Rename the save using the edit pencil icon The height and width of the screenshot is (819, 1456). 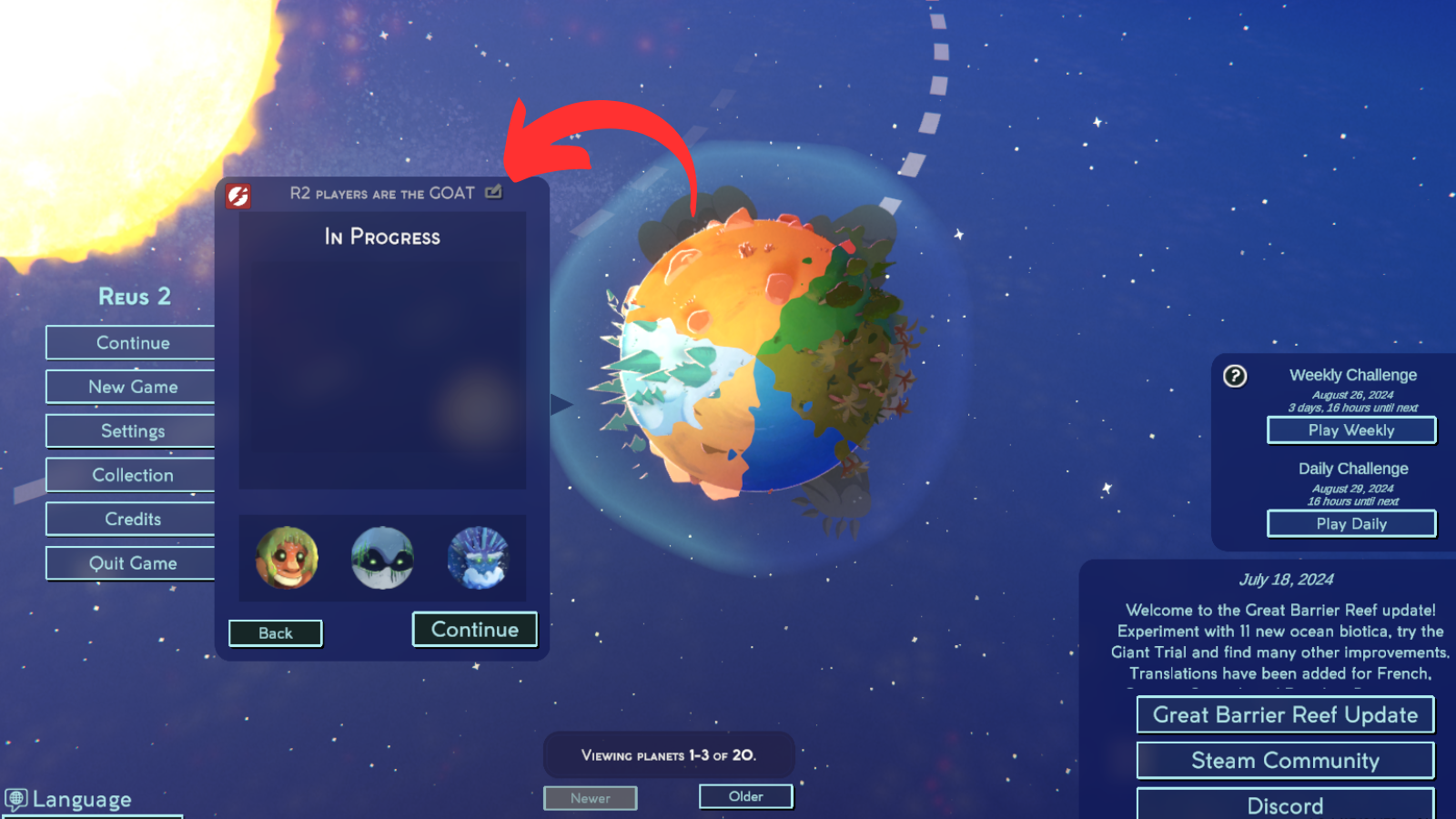(x=493, y=192)
